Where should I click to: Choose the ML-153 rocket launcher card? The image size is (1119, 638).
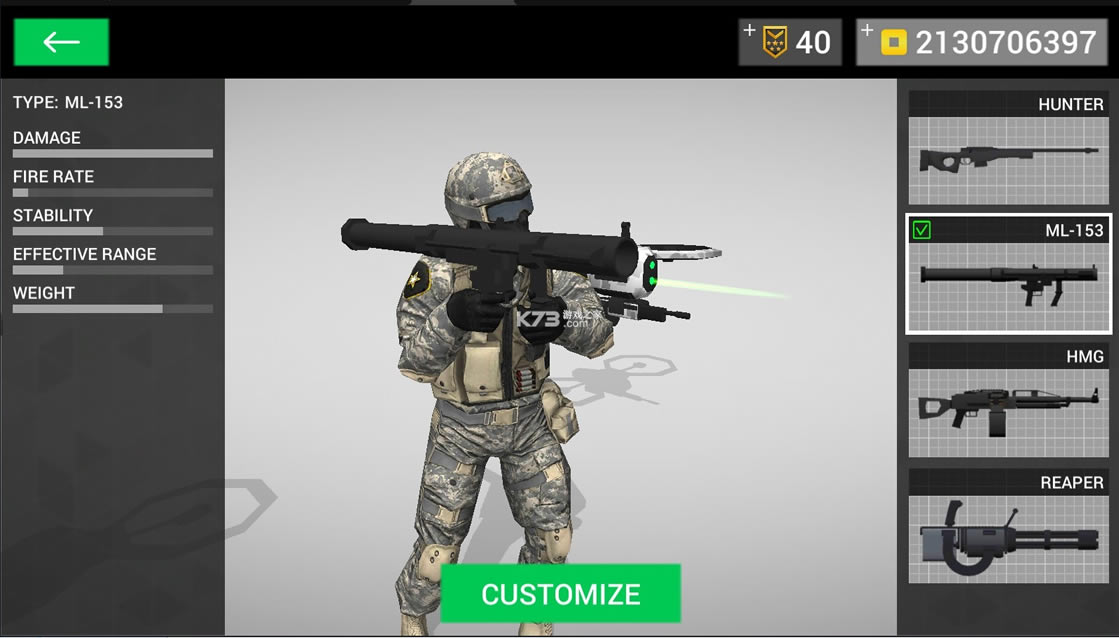1007,274
